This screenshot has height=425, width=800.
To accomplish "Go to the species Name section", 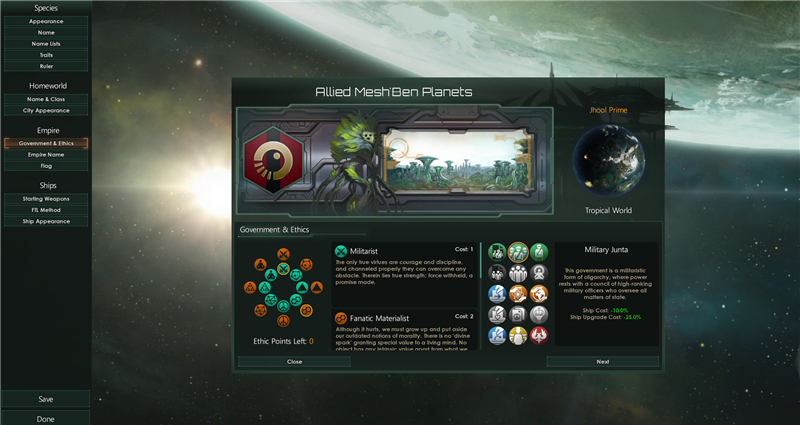I will click(46, 32).
